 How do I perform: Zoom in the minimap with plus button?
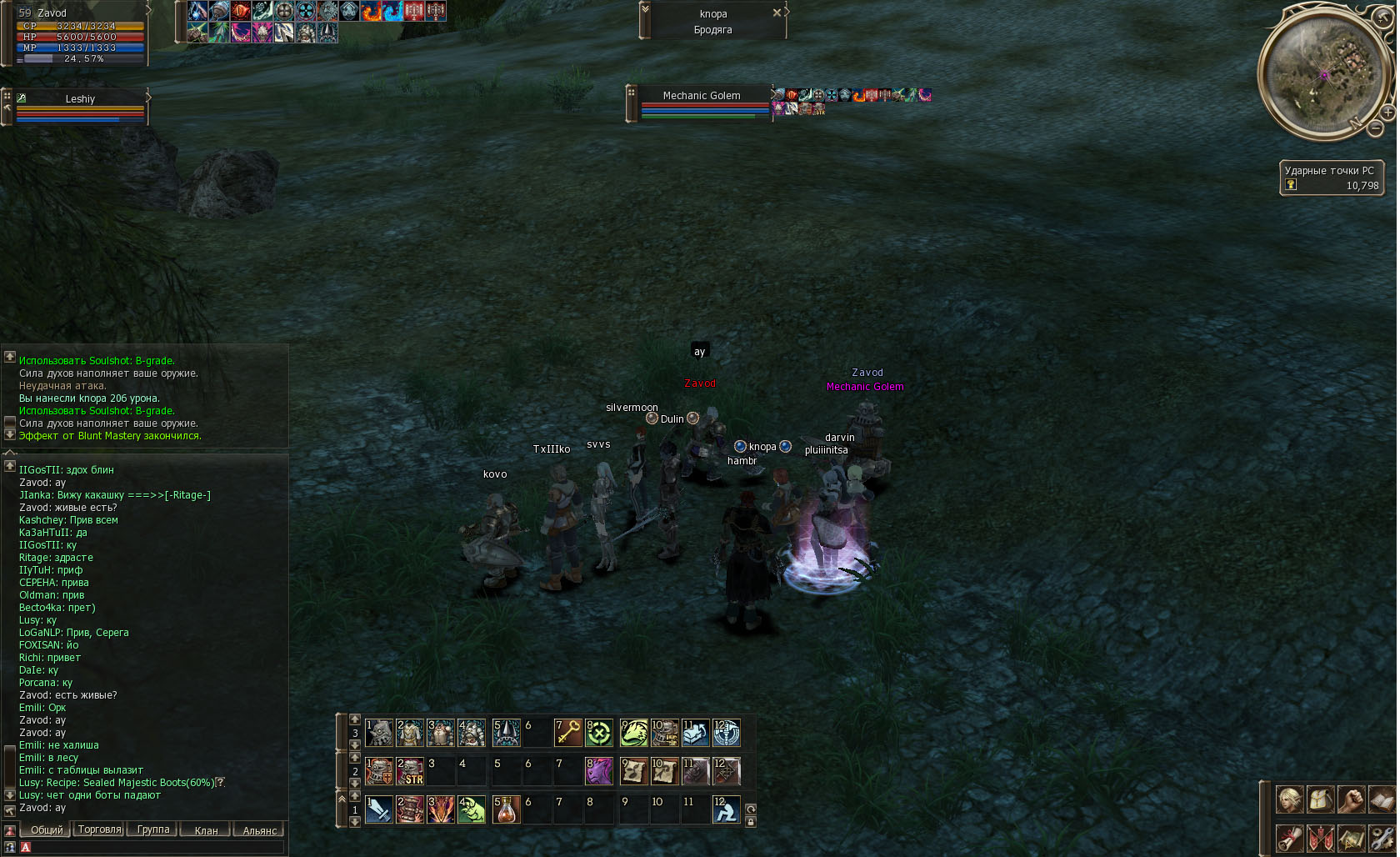[x=1387, y=112]
